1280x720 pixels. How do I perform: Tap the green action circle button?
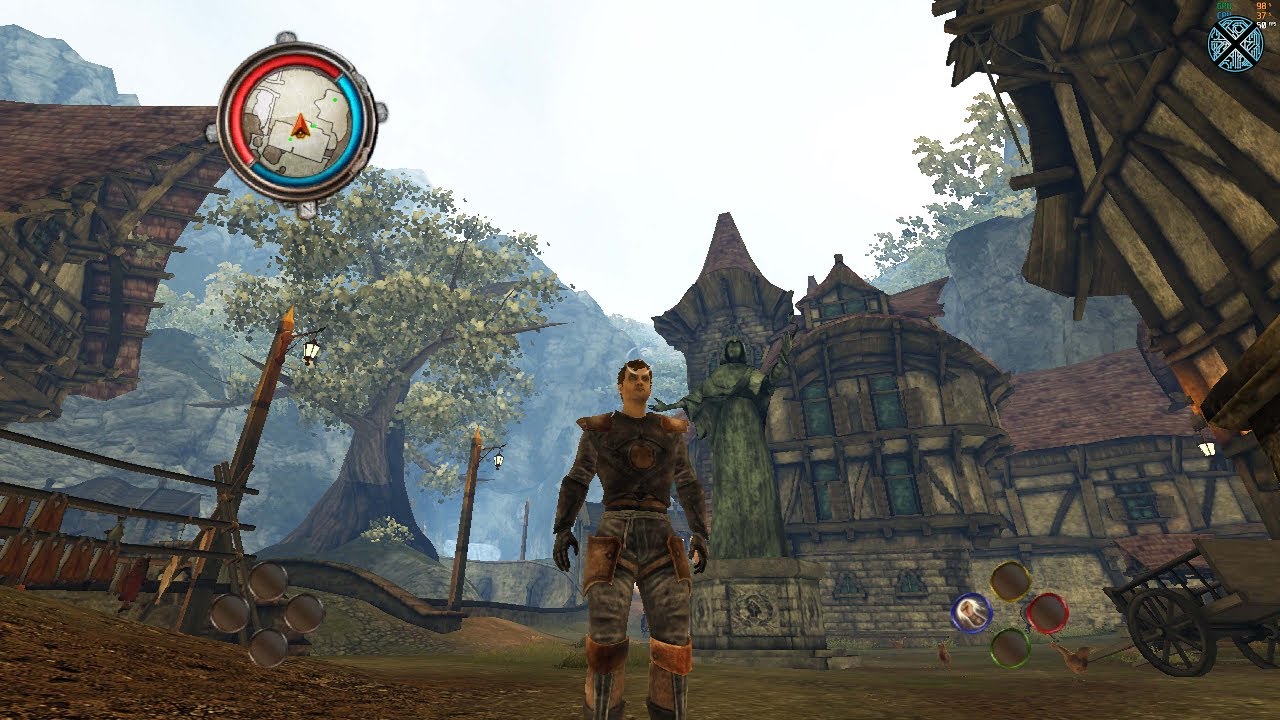tap(1009, 649)
